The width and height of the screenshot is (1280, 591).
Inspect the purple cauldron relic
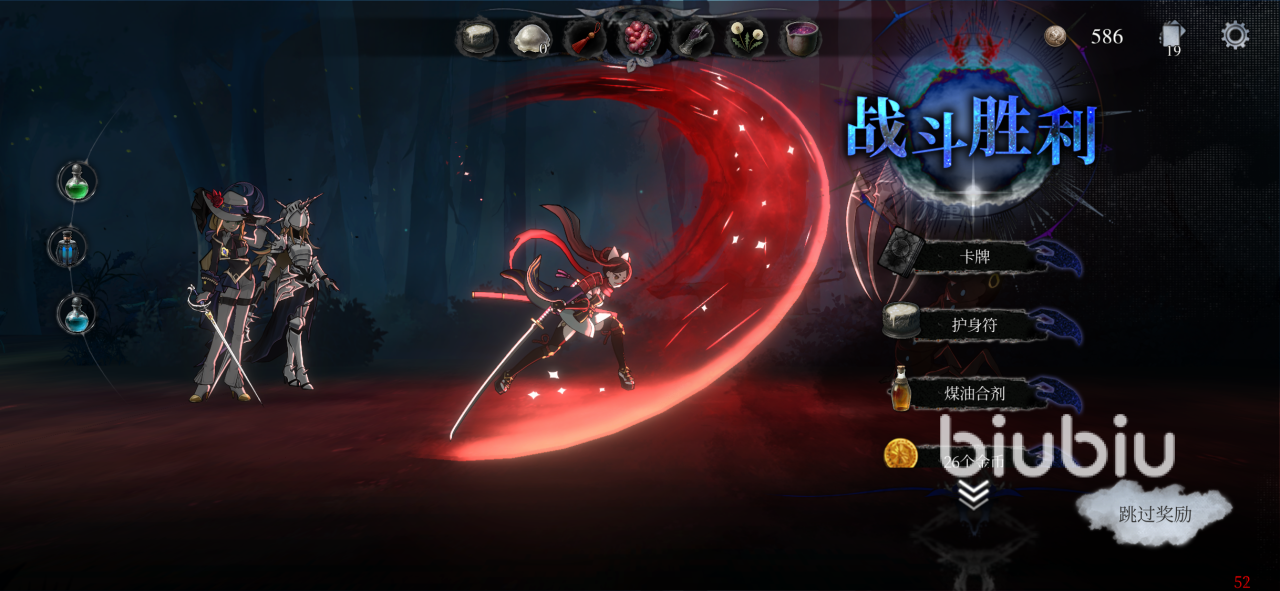pos(800,39)
